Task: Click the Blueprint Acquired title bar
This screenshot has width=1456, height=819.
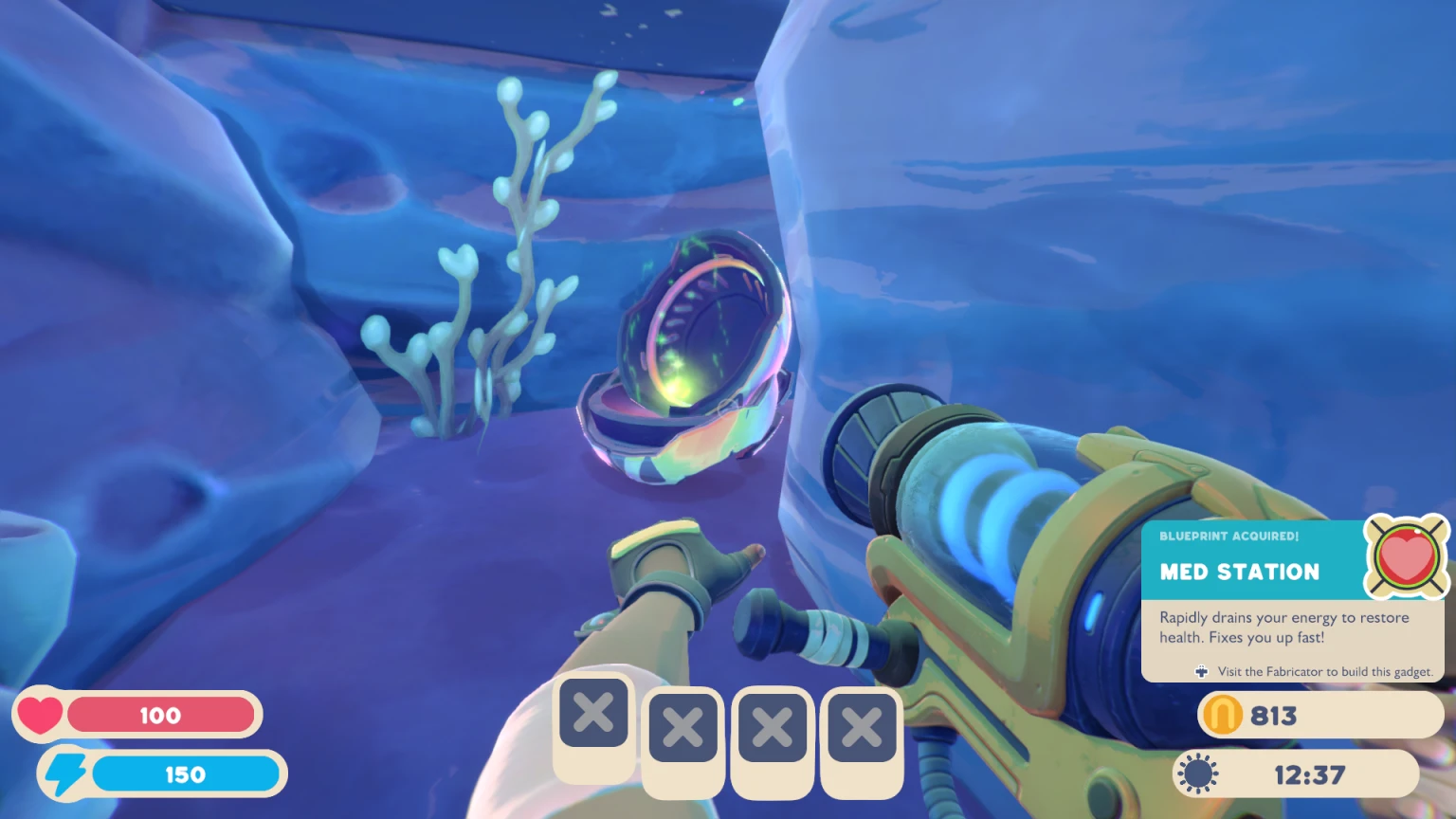Action: point(1228,537)
